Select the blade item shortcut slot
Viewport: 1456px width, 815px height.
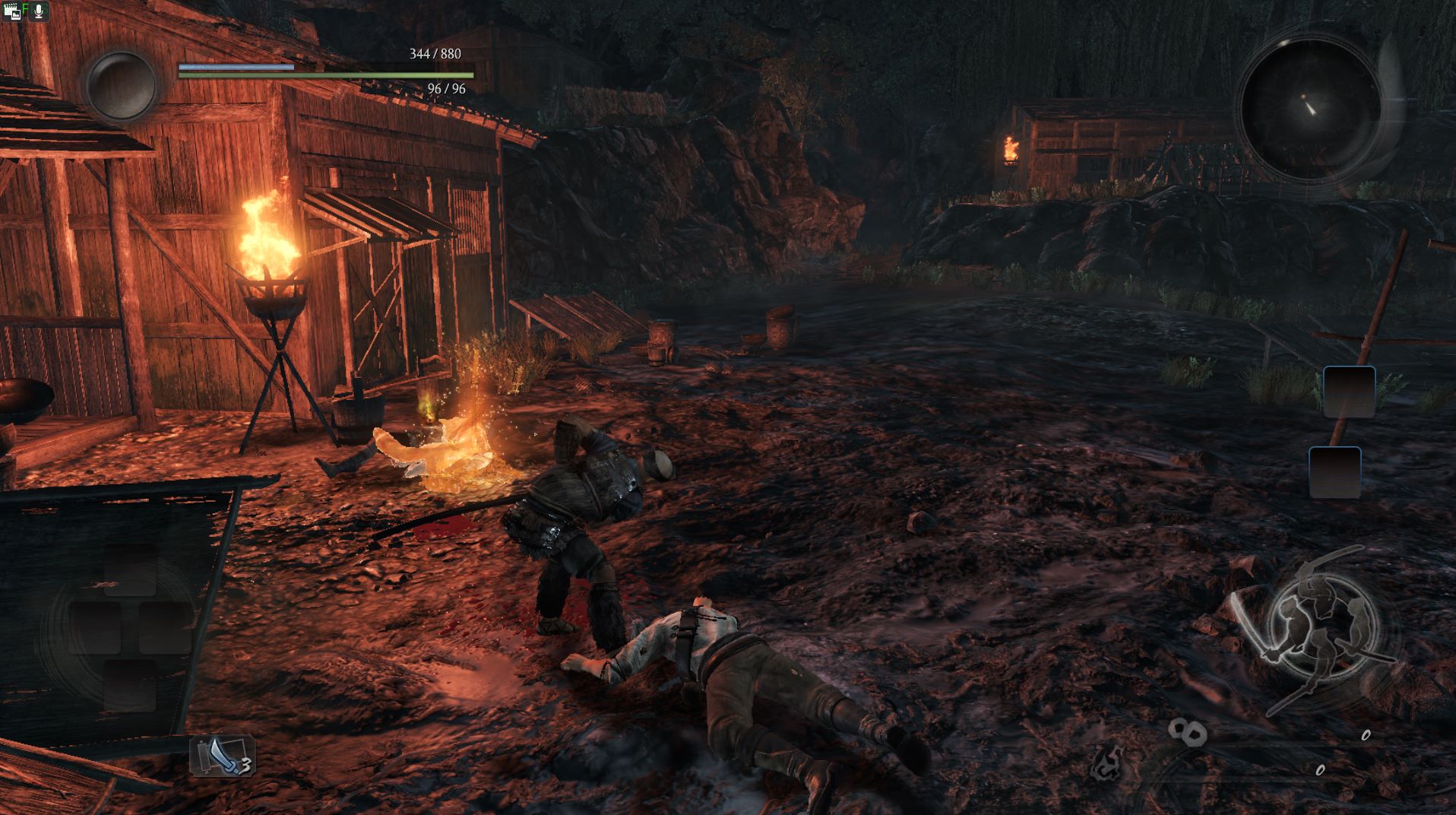point(222,755)
